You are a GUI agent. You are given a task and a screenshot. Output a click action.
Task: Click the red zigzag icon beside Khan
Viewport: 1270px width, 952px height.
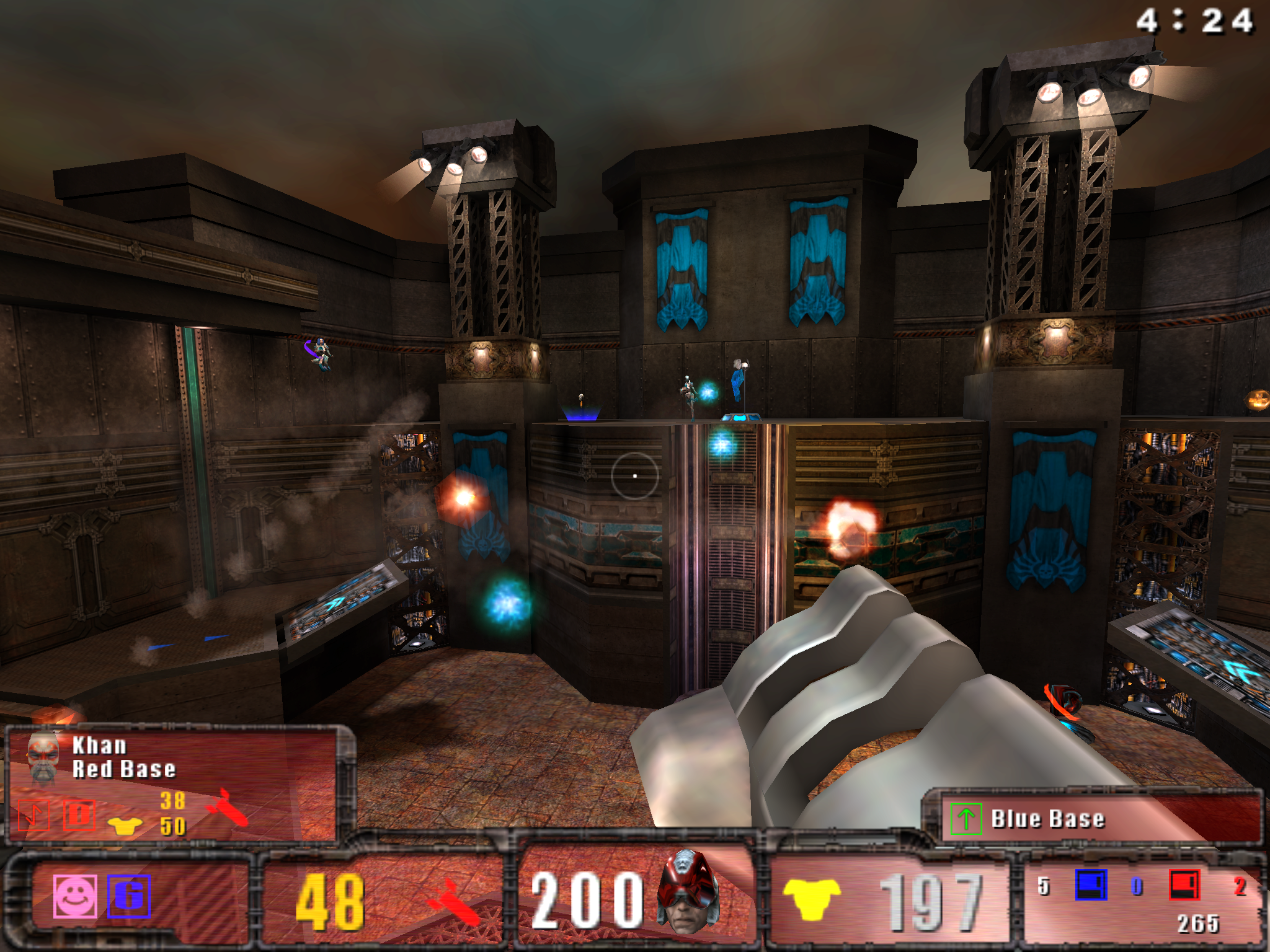pyautogui.click(x=33, y=814)
